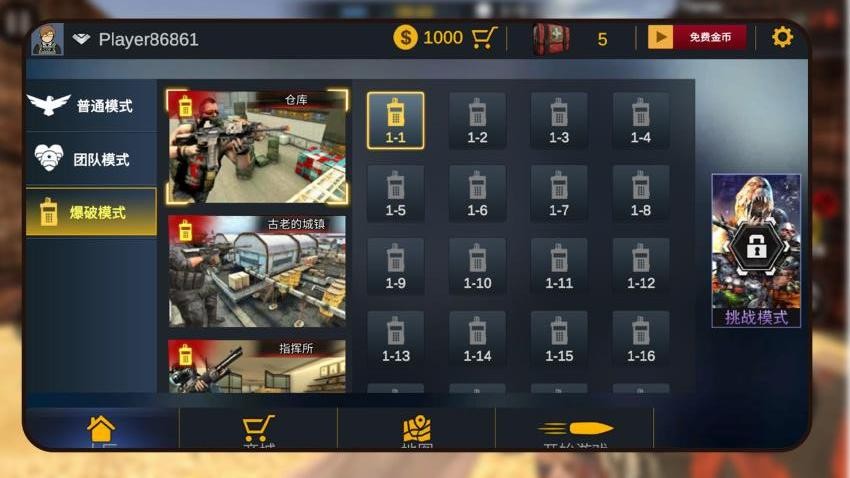Open the locked 挑战模式 challenge mode
Viewport: 850px width, 478px height.
[x=756, y=250]
